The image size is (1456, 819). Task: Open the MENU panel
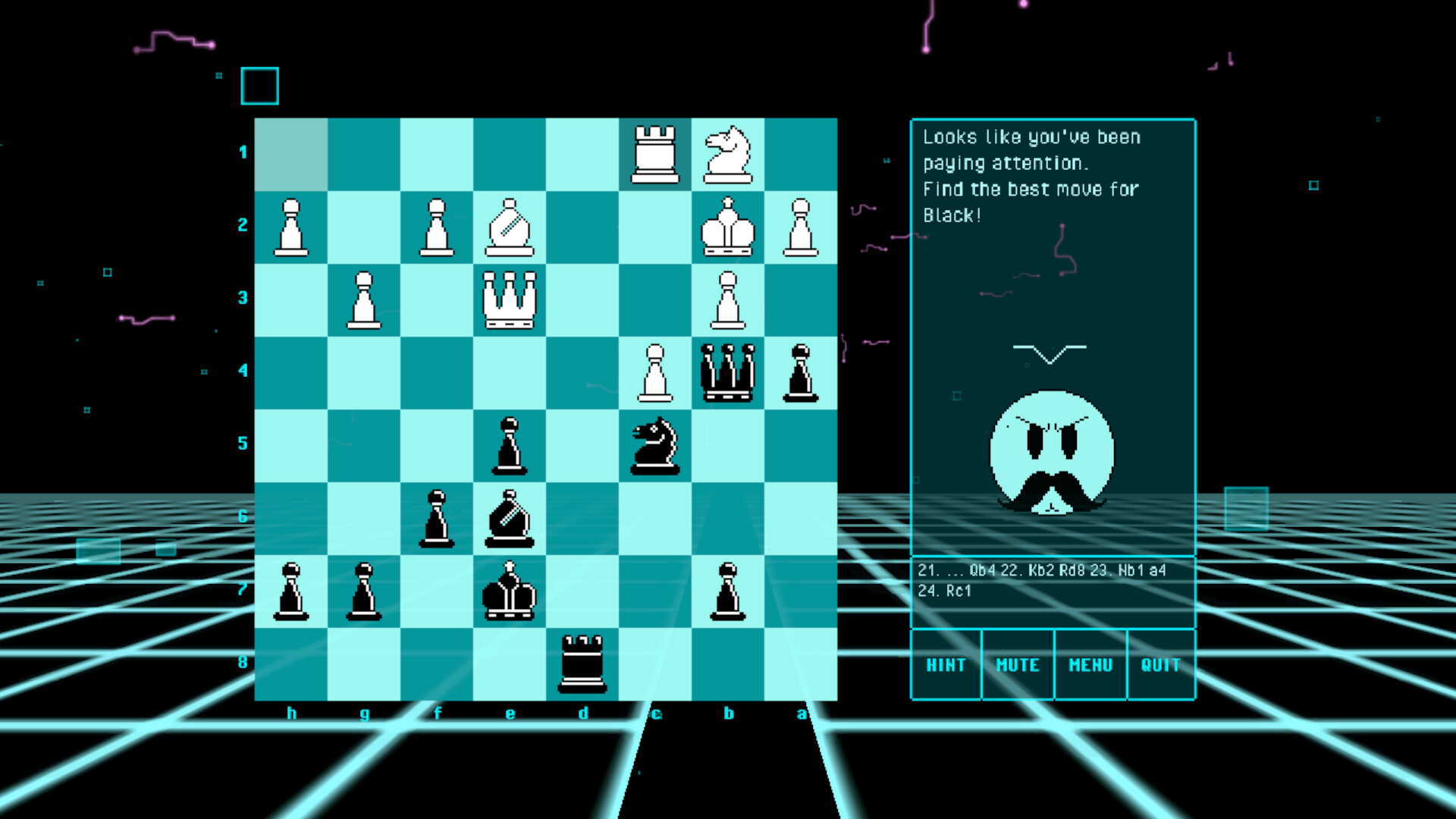(1089, 664)
